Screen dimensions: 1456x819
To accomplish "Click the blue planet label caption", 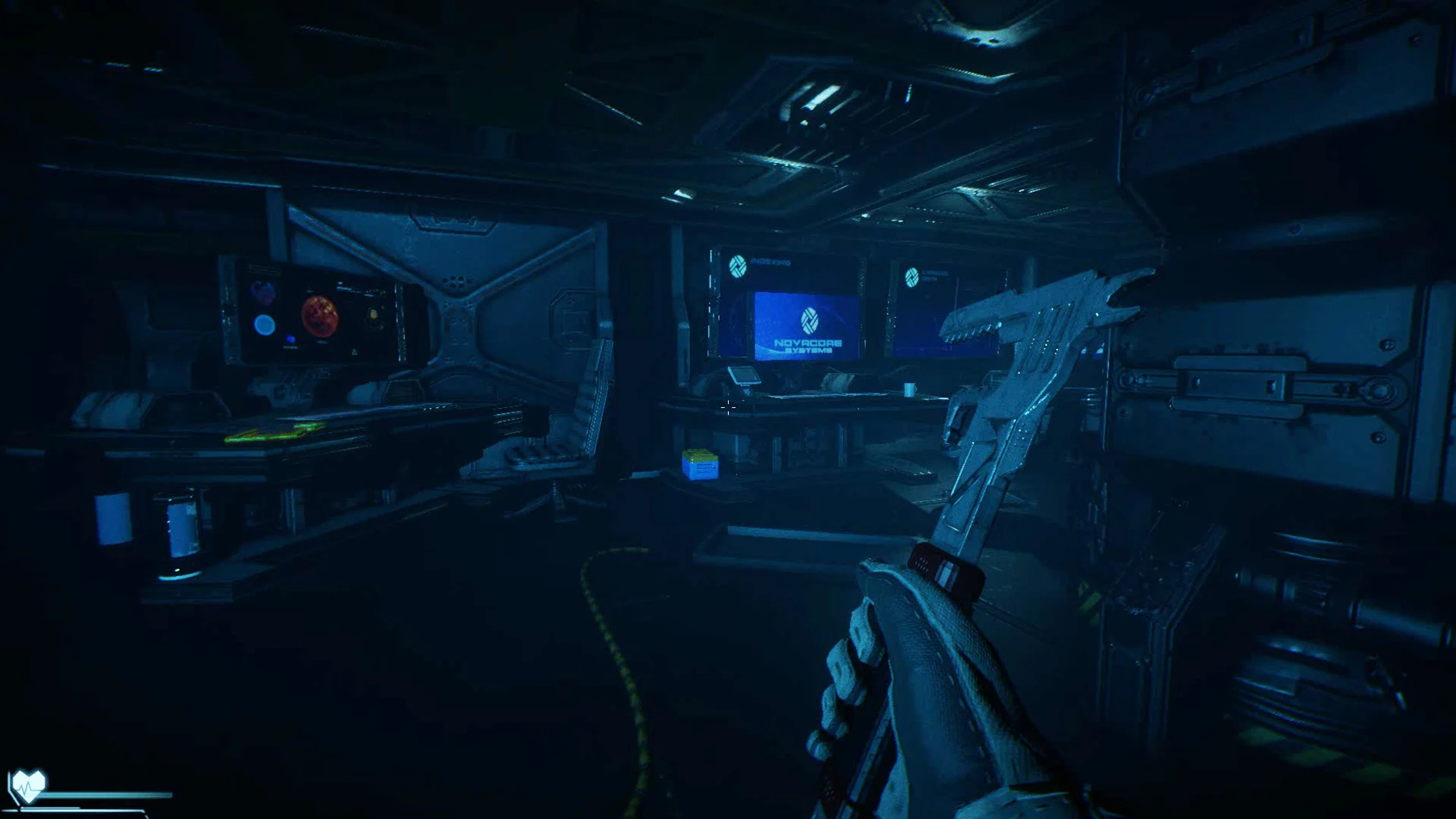I will 290,347.
